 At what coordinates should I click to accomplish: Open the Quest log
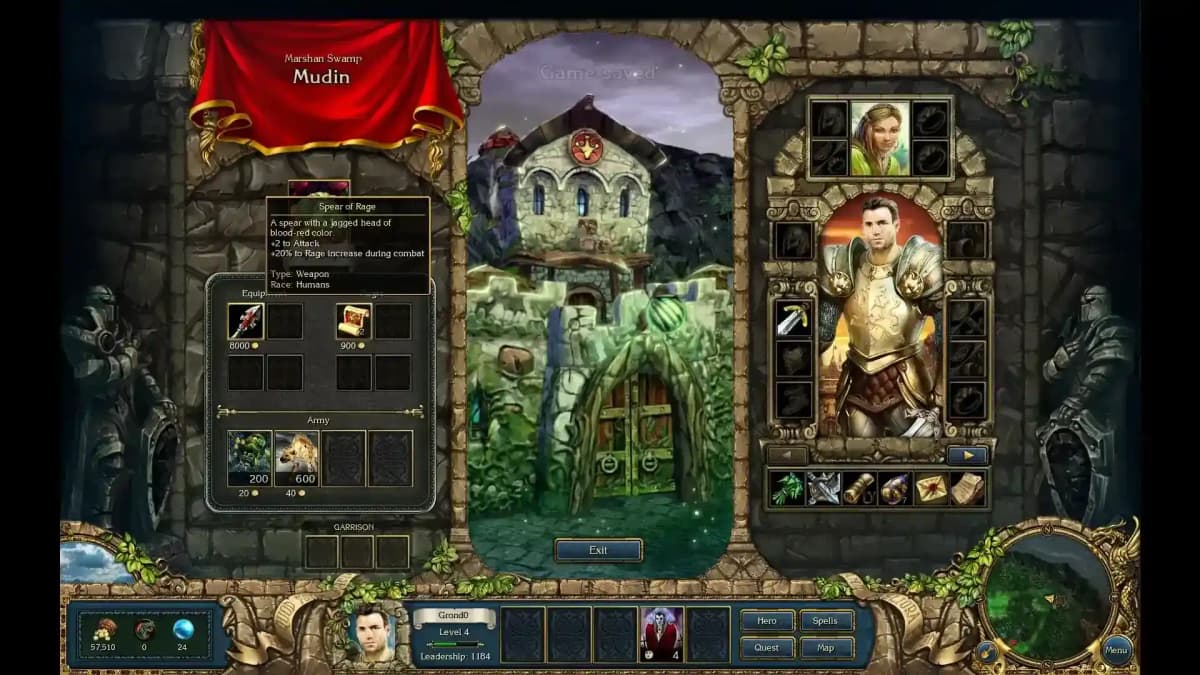click(x=767, y=648)
